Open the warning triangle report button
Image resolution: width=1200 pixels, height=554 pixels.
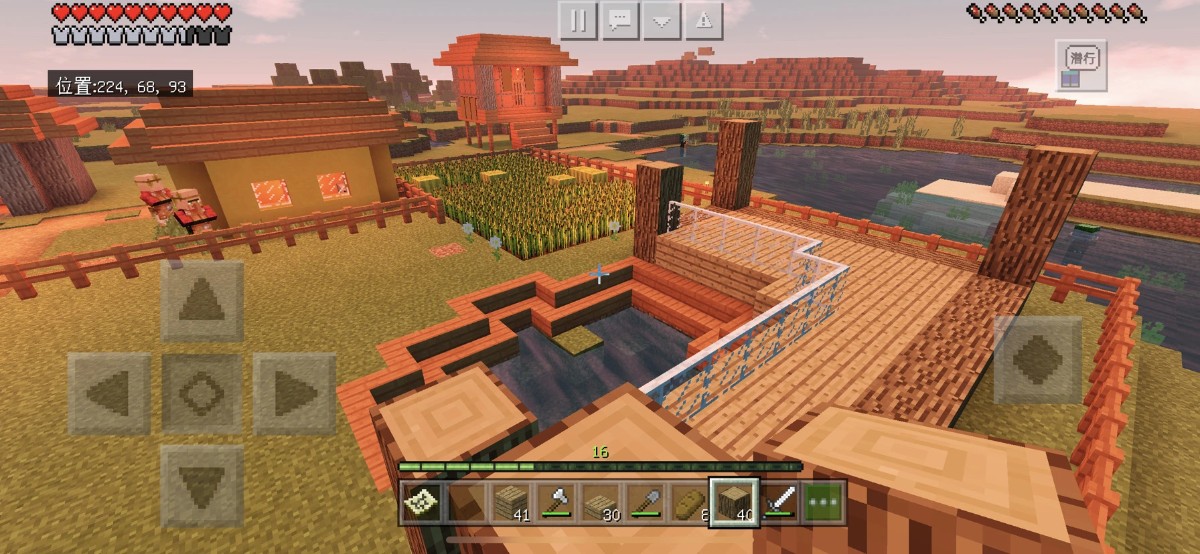(704, 20)
